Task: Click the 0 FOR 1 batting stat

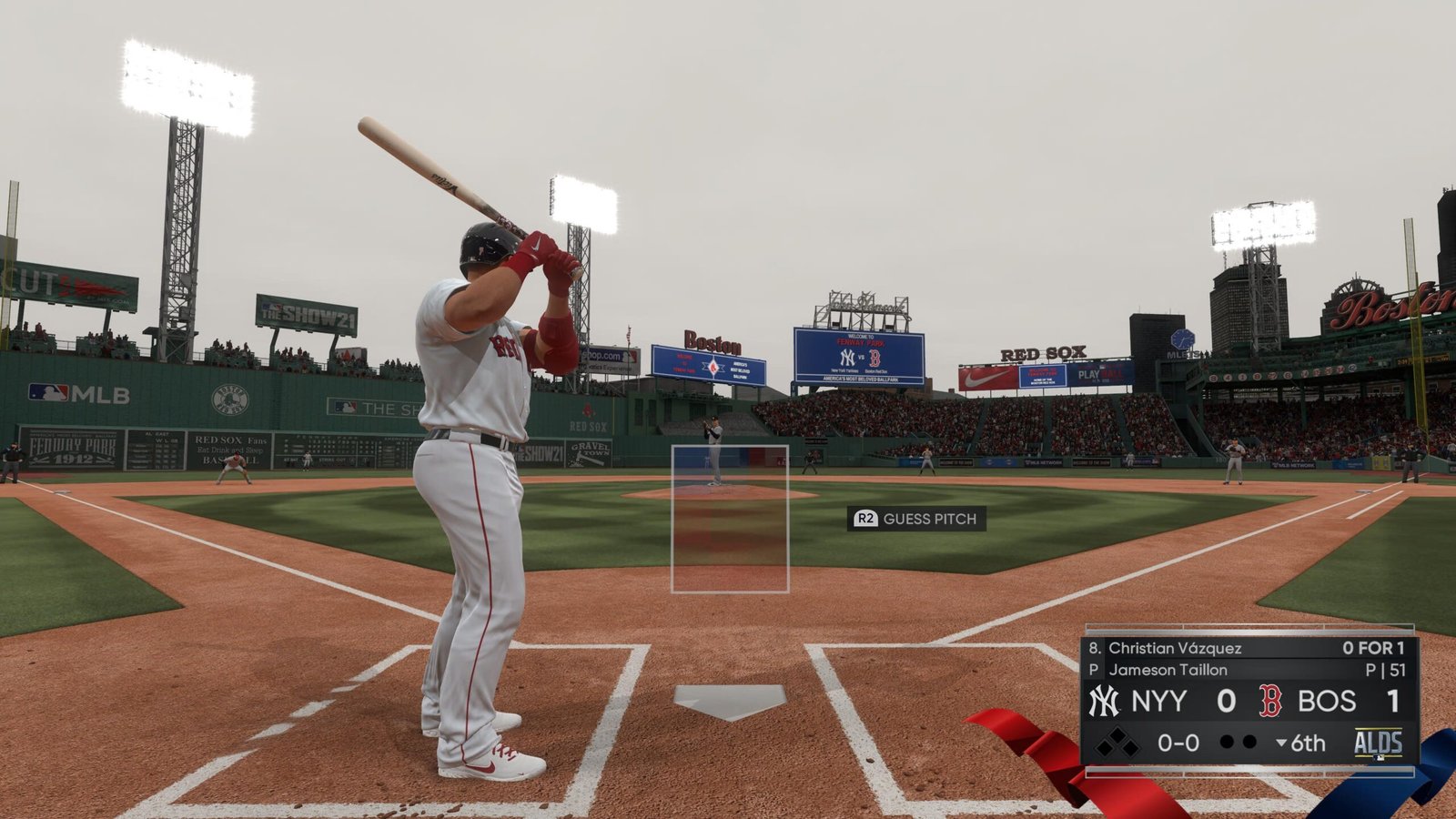Action: [x=1374, y=647]
